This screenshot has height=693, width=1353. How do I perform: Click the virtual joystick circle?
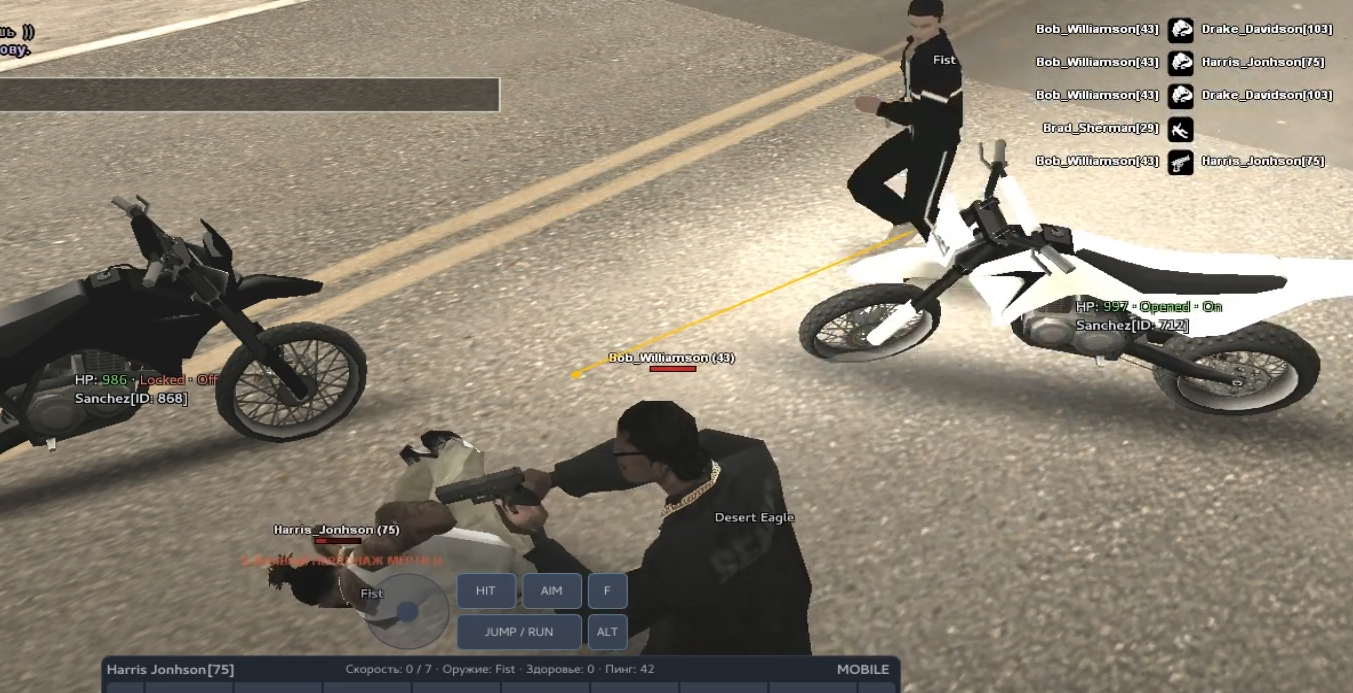(x=406, y=611)
